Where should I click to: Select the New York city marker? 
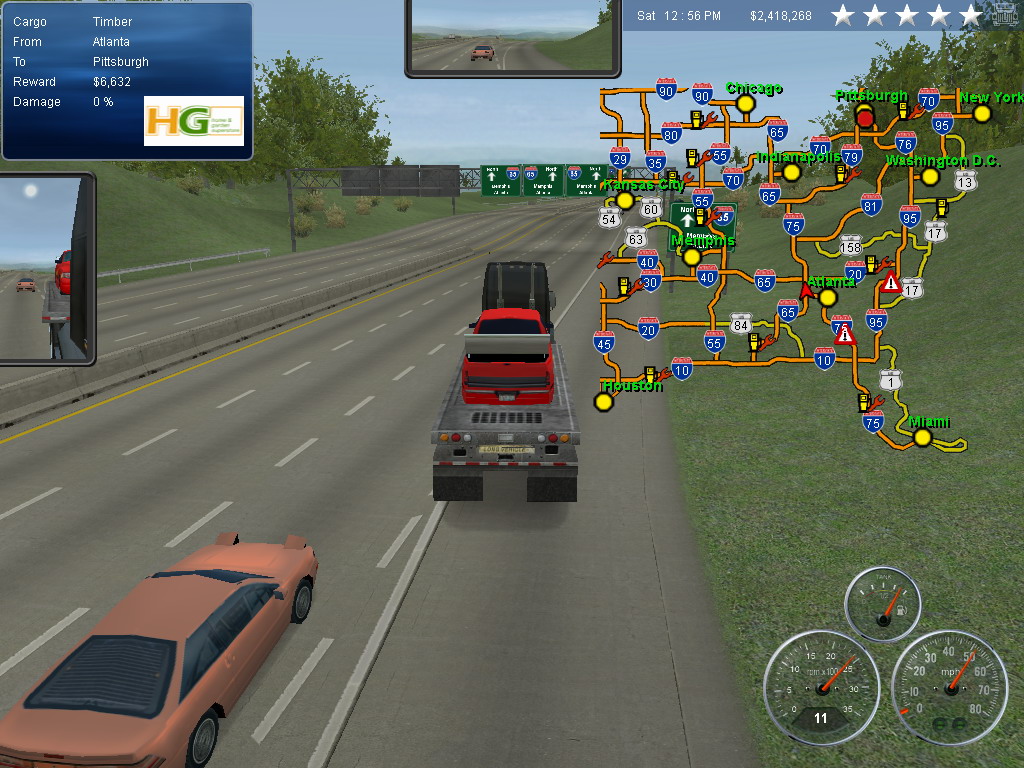(982, 114)
